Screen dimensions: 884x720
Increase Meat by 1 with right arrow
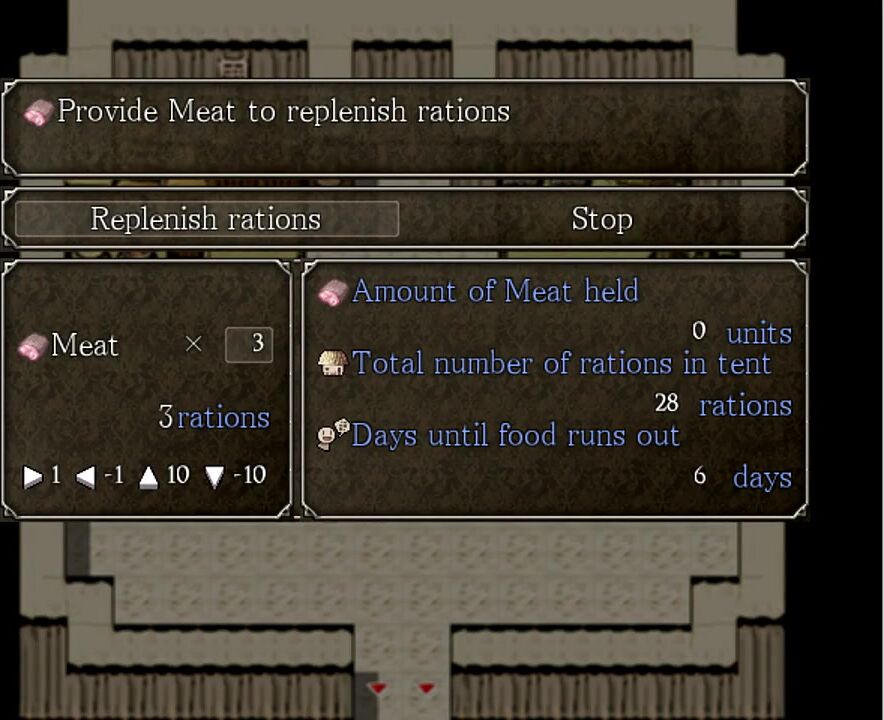33,477
